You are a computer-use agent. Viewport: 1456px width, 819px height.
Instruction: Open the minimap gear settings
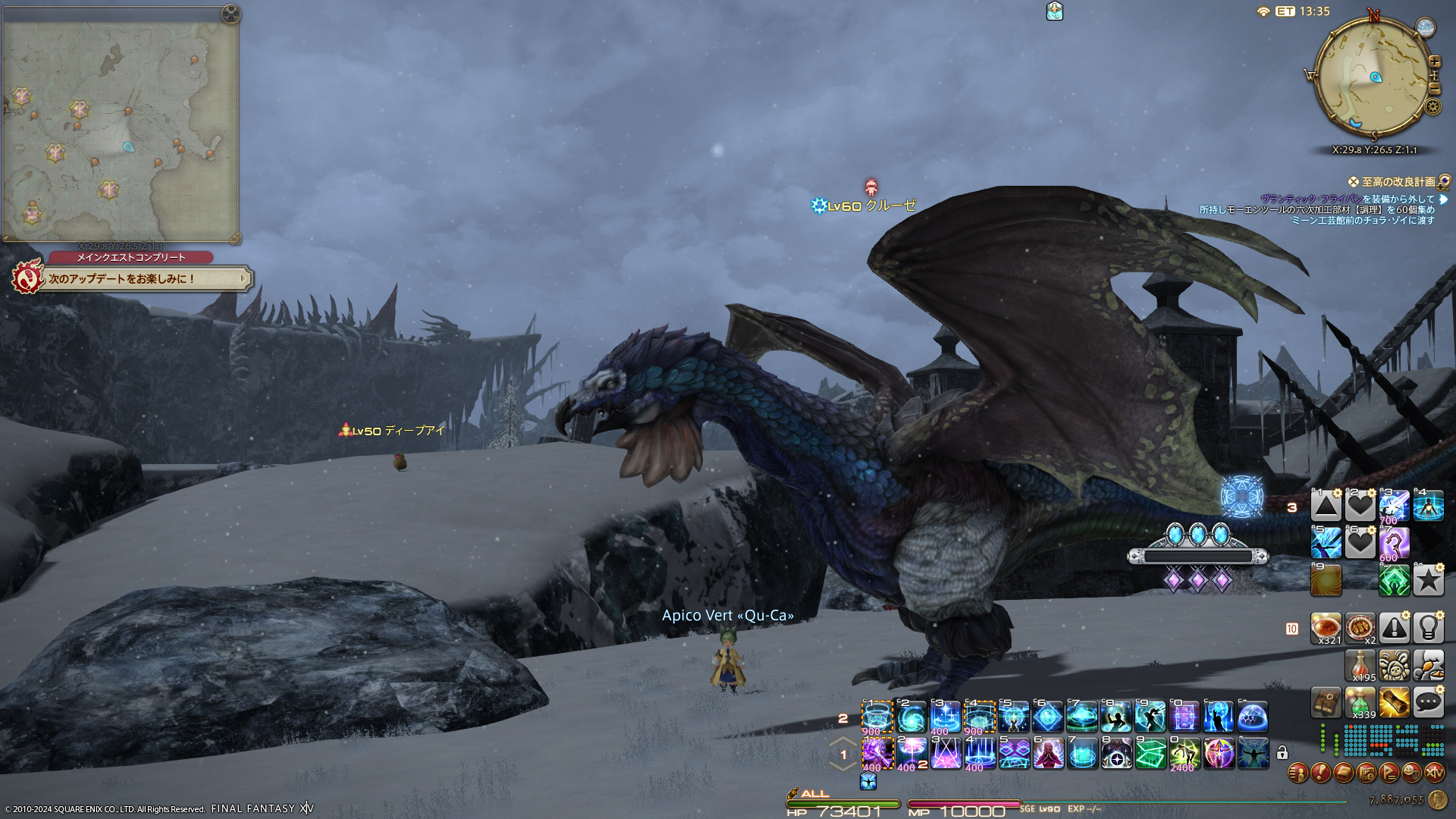[1432, 107]
